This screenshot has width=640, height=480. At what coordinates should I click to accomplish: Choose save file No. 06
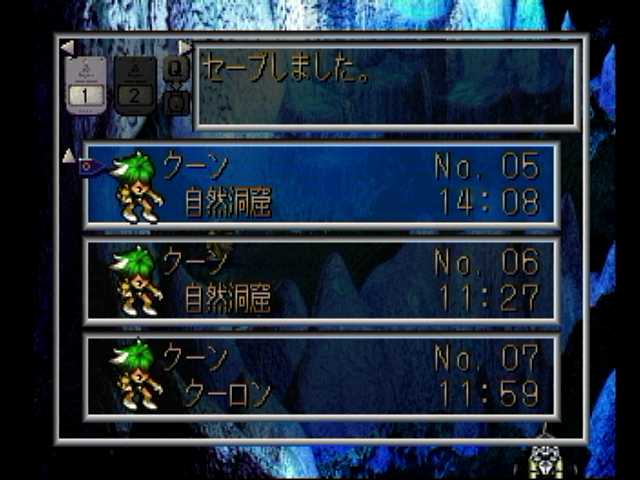pos(321,281)
